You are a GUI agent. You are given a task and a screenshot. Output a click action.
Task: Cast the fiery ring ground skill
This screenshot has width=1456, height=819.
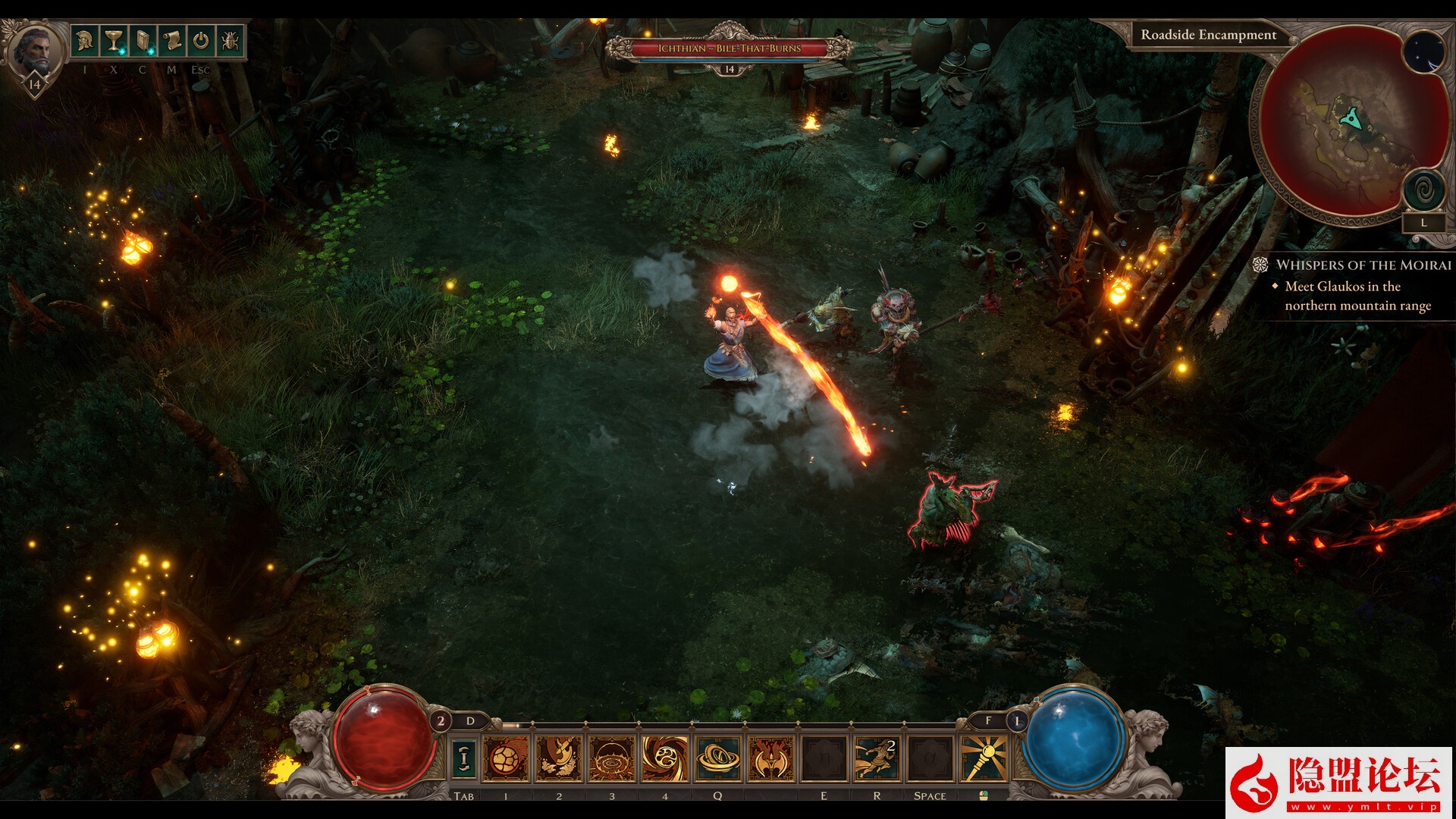(611, 758)
